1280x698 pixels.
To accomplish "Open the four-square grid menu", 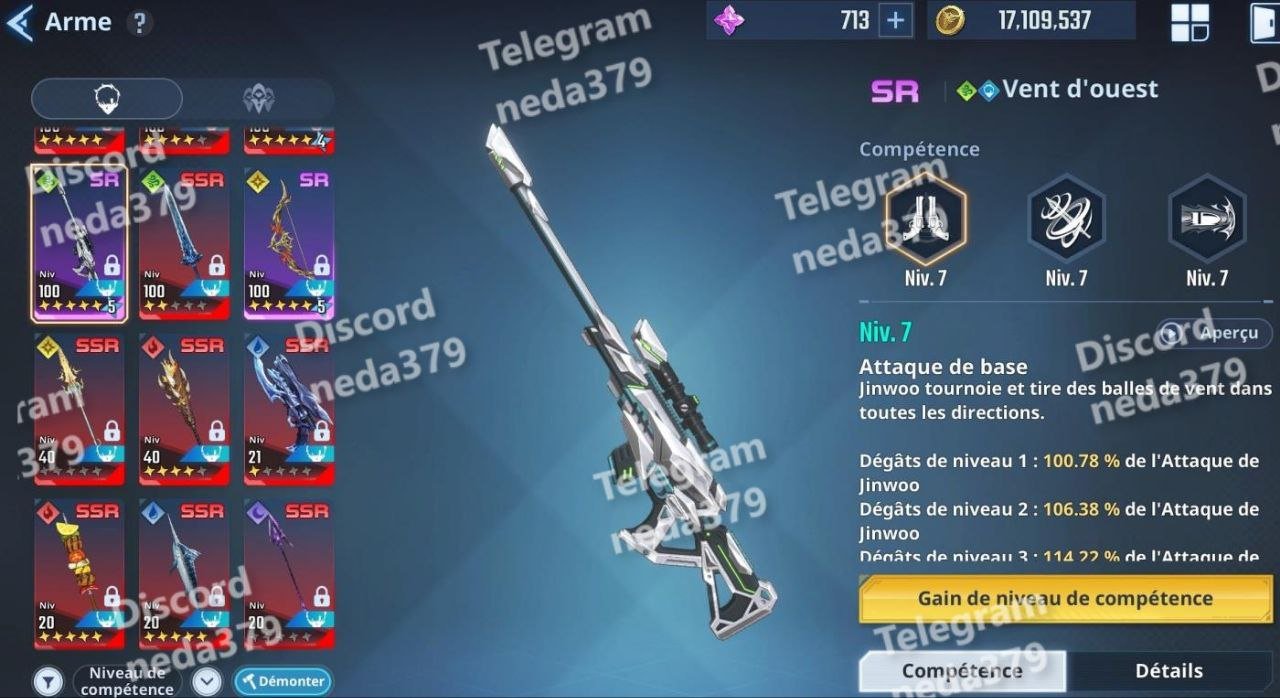I will click(1190, 23).
